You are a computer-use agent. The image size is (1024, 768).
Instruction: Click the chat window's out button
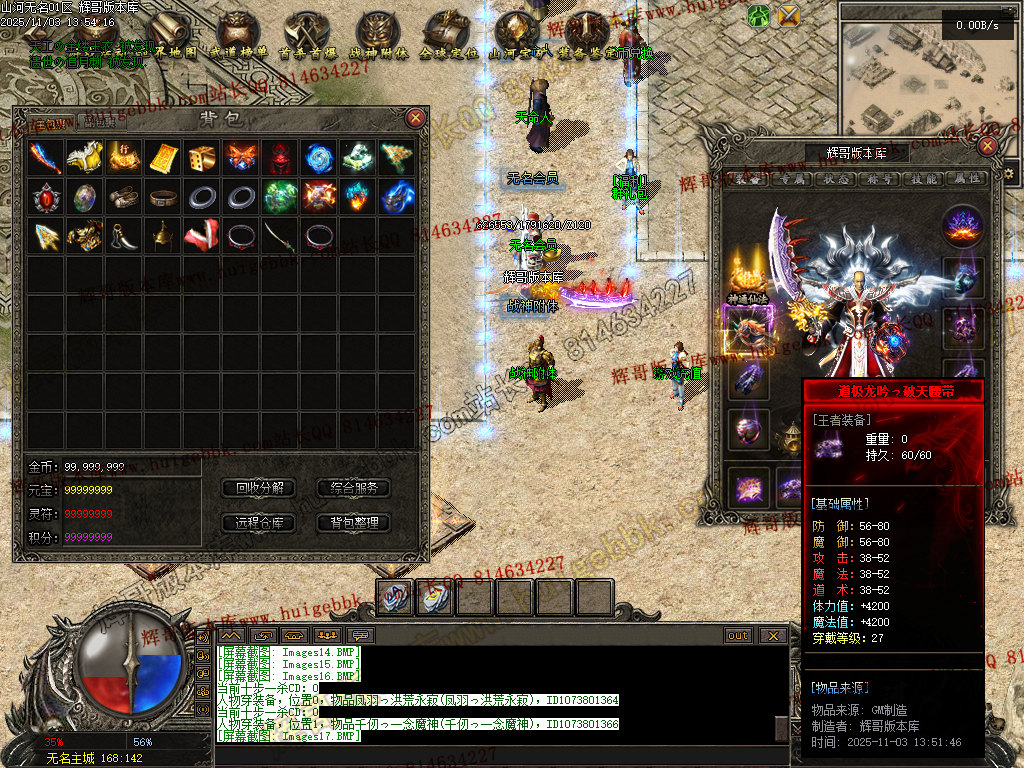click(738, 635)
